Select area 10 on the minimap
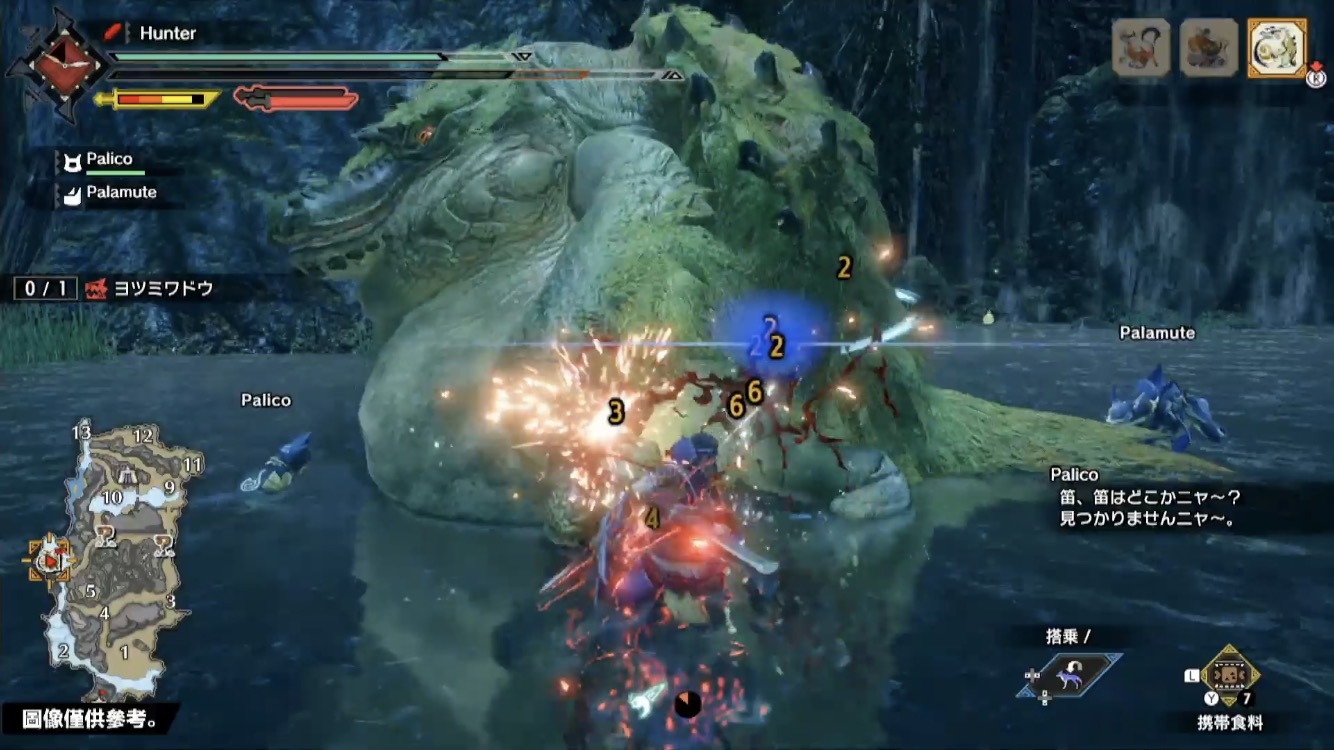1334x750 pixels. (x=112, y=497)
